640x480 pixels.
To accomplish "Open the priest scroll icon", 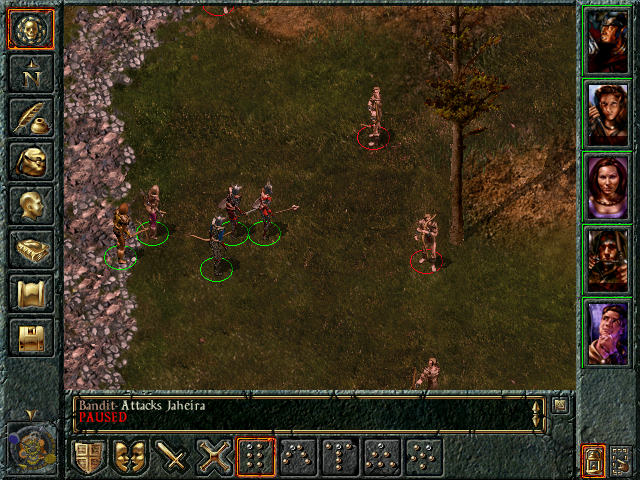I will point(30,292).
